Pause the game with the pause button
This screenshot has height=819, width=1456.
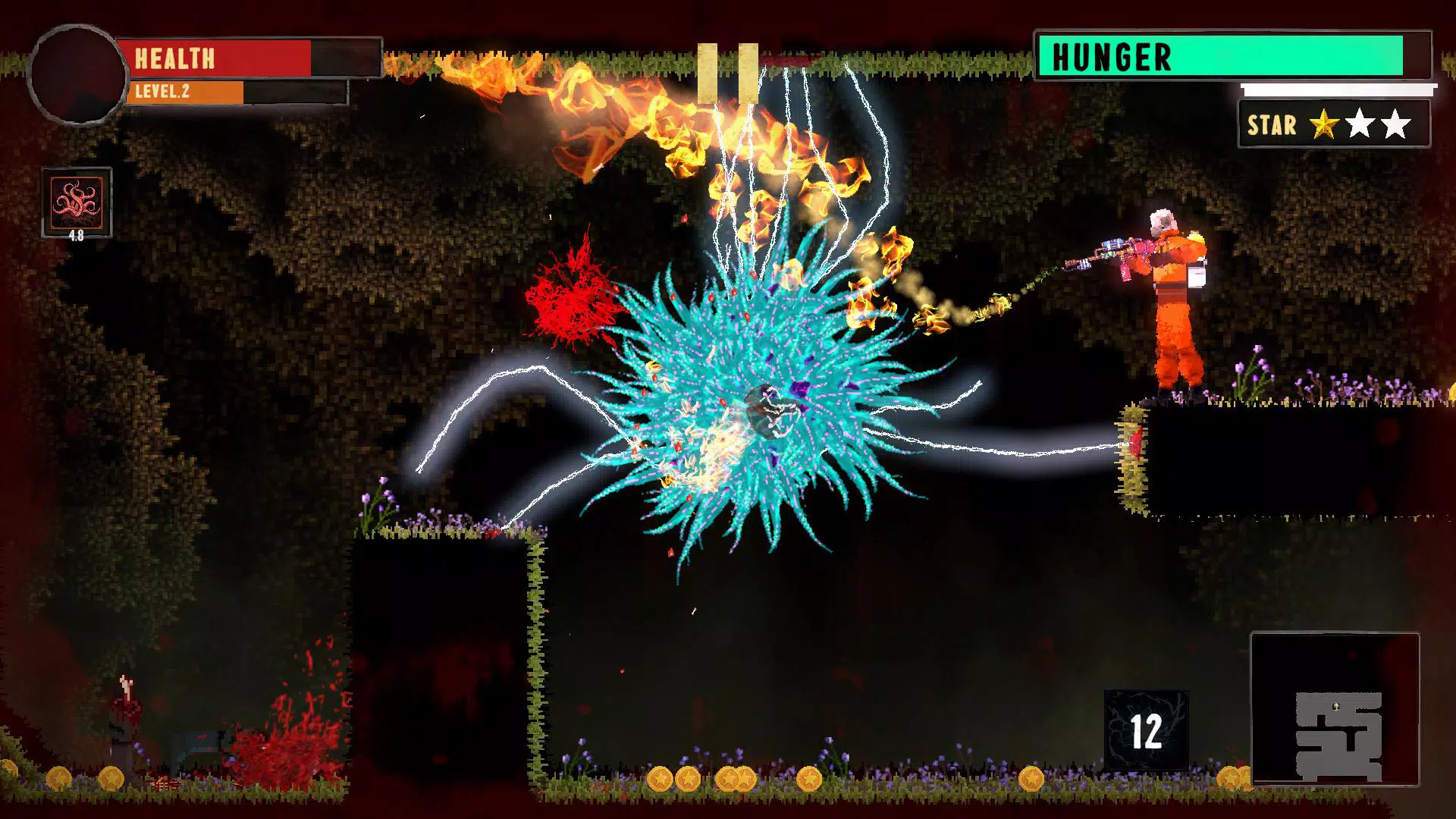point(727,74)
